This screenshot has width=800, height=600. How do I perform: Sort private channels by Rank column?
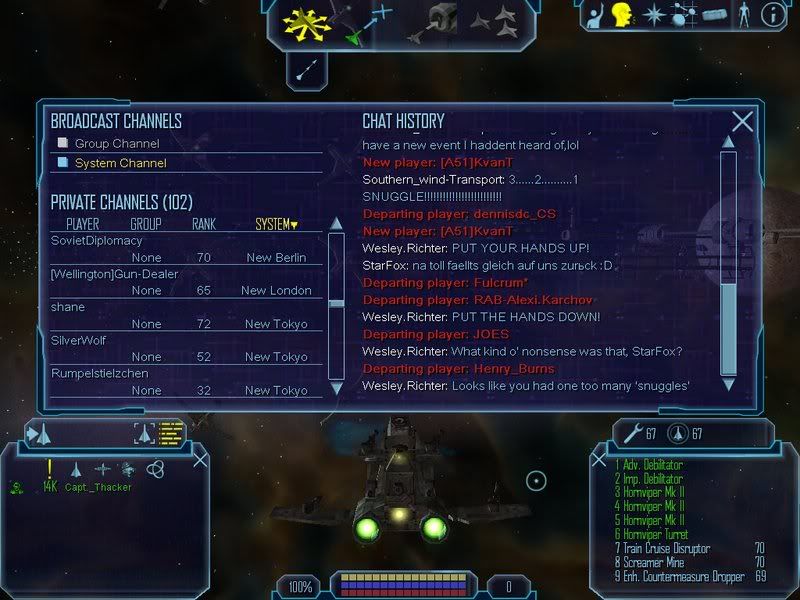204,224
